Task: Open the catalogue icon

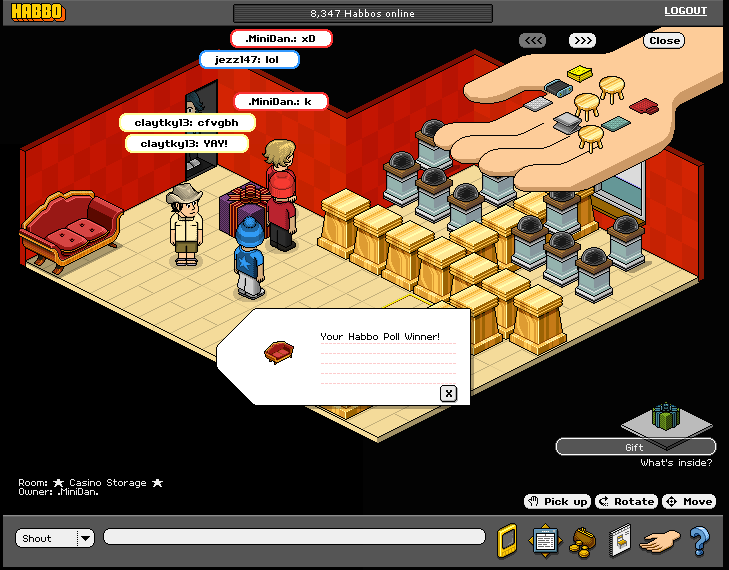Action: point(619,540)
